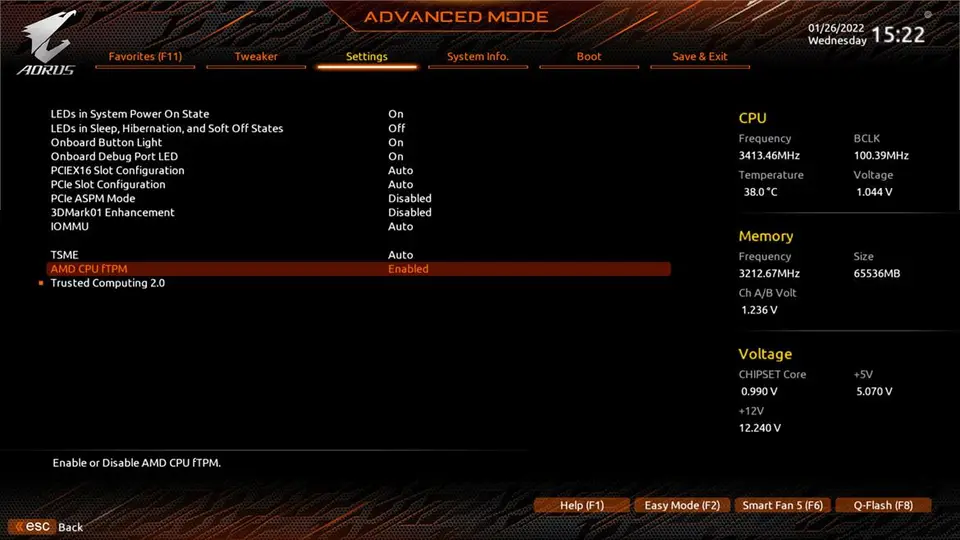Switch to Easy Mode (F2)

point(682,506)
